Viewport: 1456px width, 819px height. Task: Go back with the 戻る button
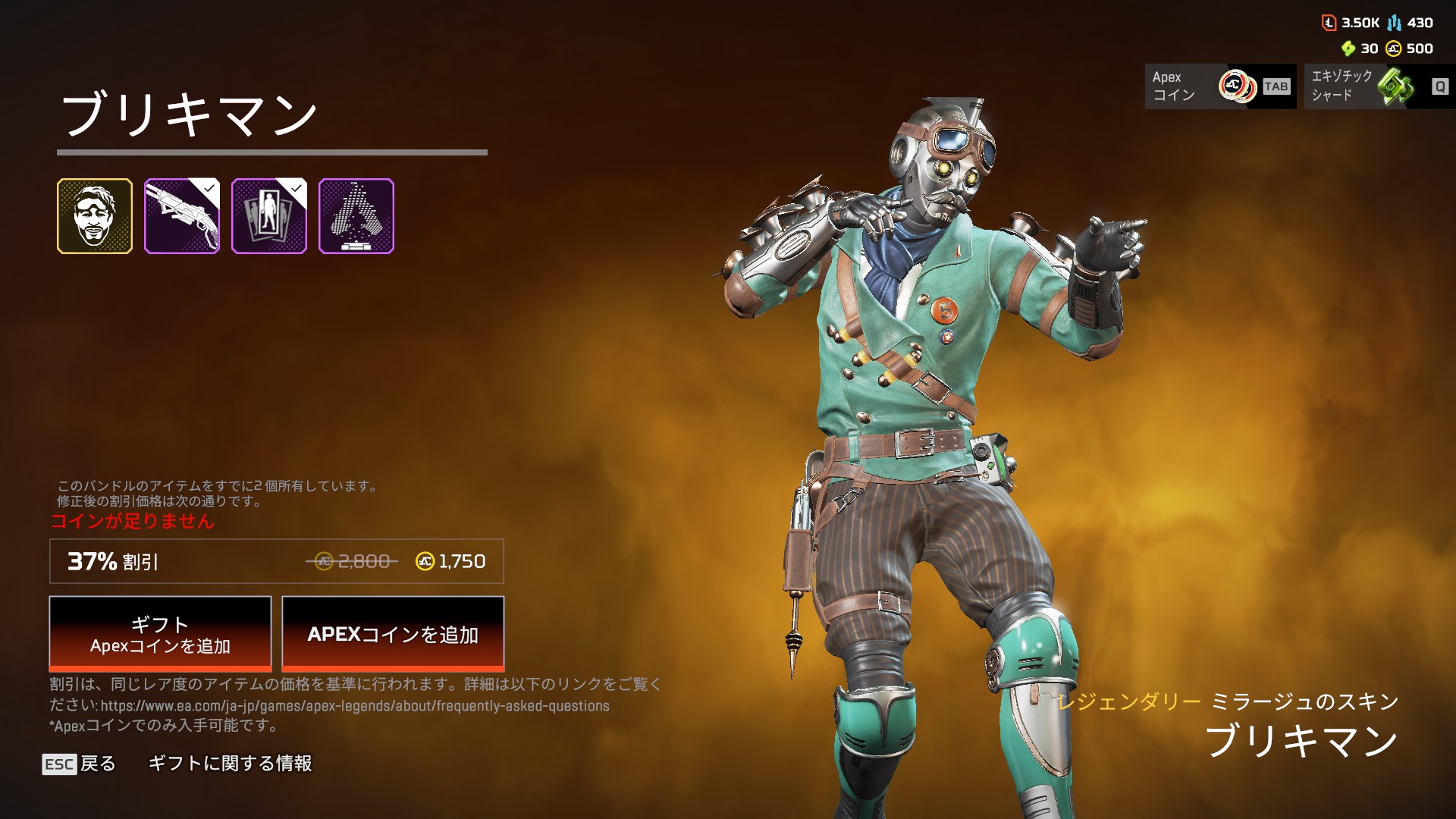tap(80, 764)
